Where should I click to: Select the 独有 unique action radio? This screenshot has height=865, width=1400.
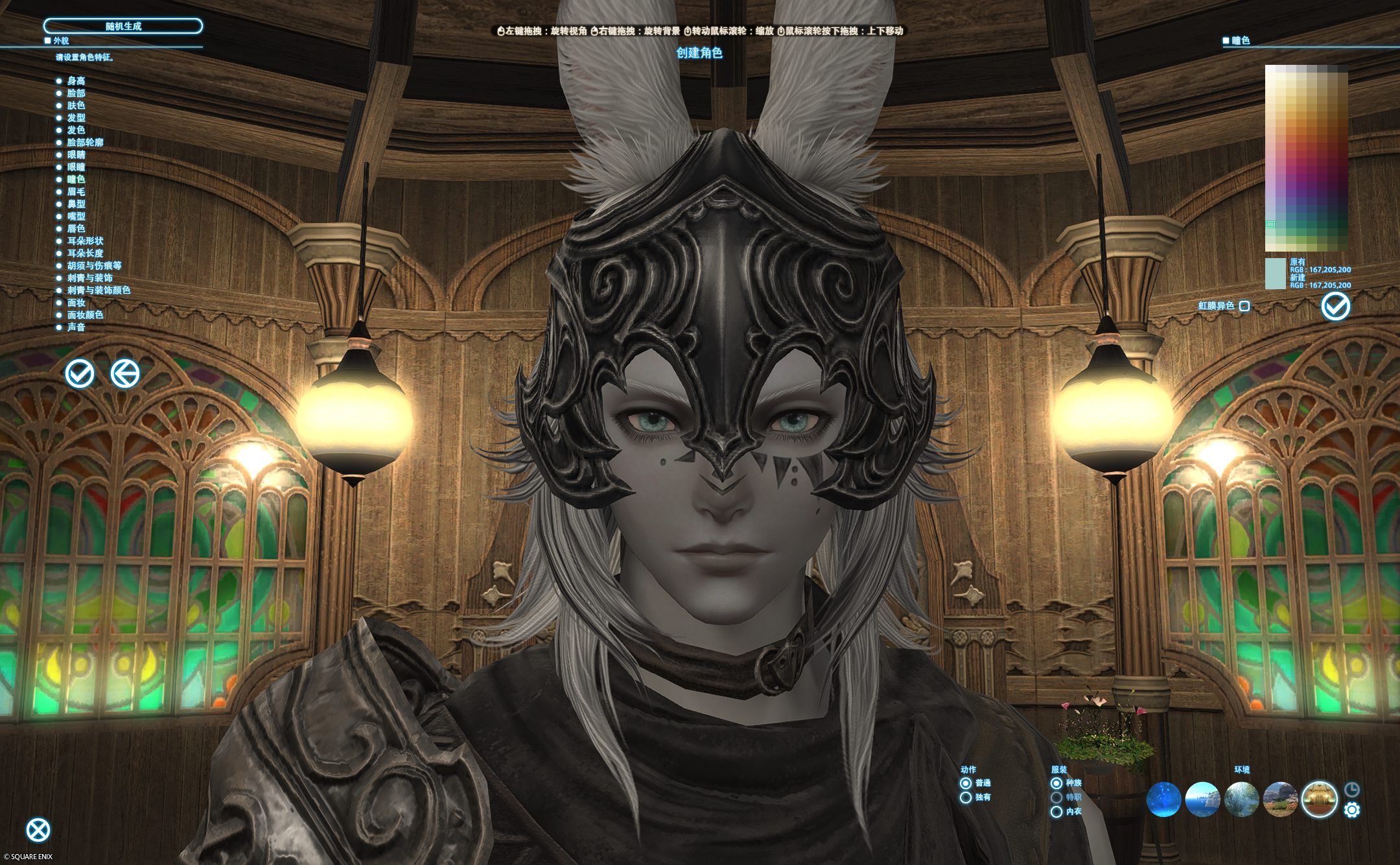[x=966, y=798]
